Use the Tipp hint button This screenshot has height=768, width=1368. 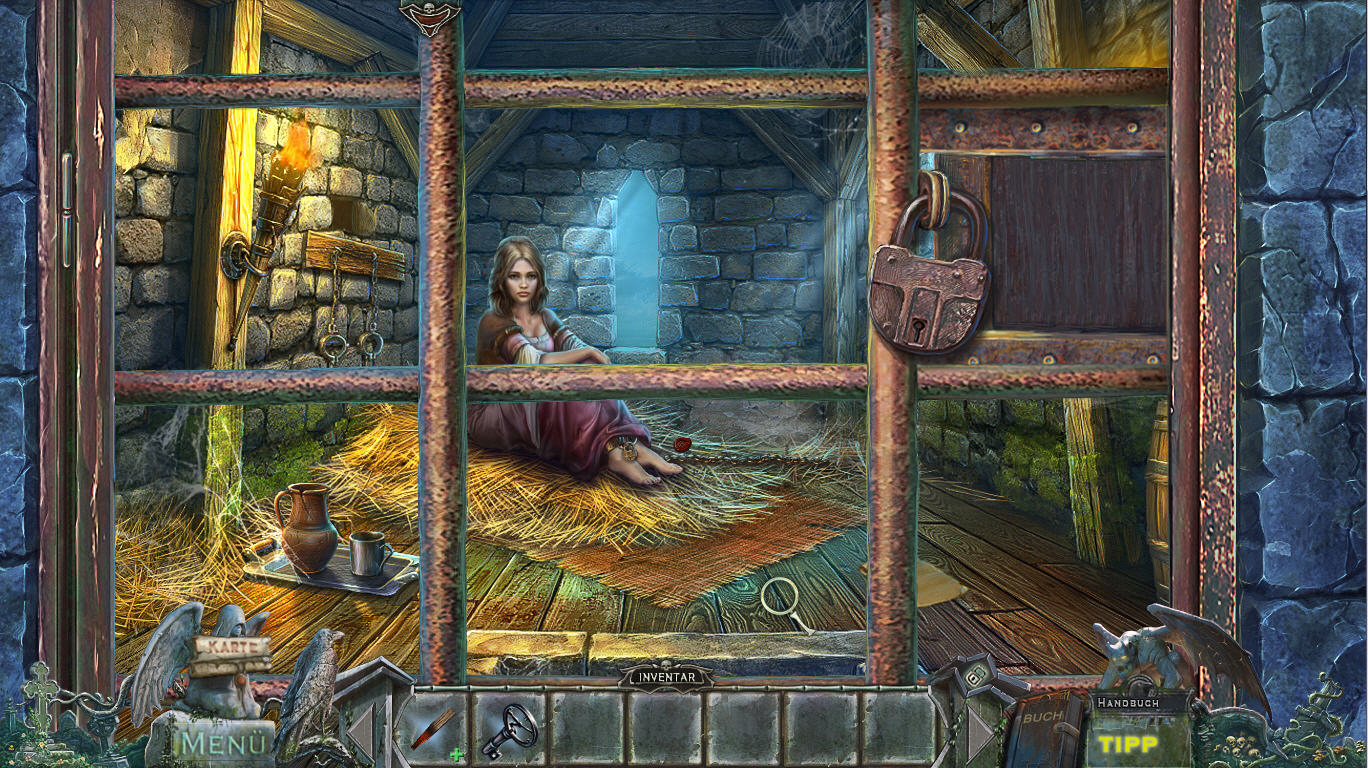coord(1128,744)
